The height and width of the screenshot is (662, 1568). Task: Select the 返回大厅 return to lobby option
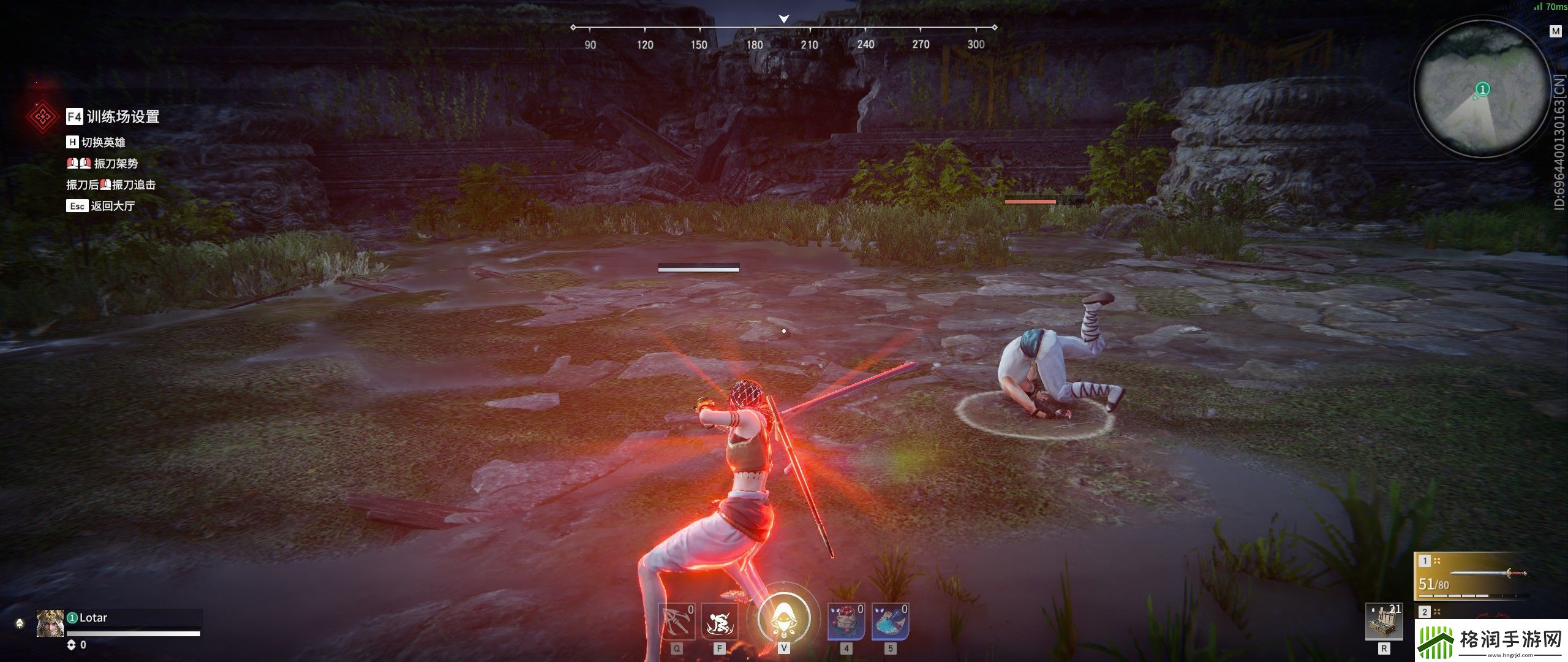pos(101,206)
